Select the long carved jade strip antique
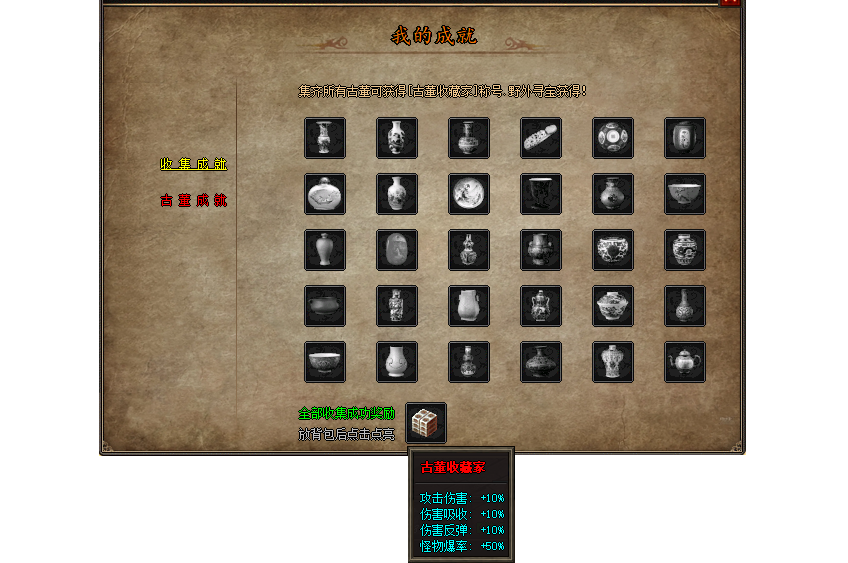This screenshot has height=563, width=848. click(541, 138)
